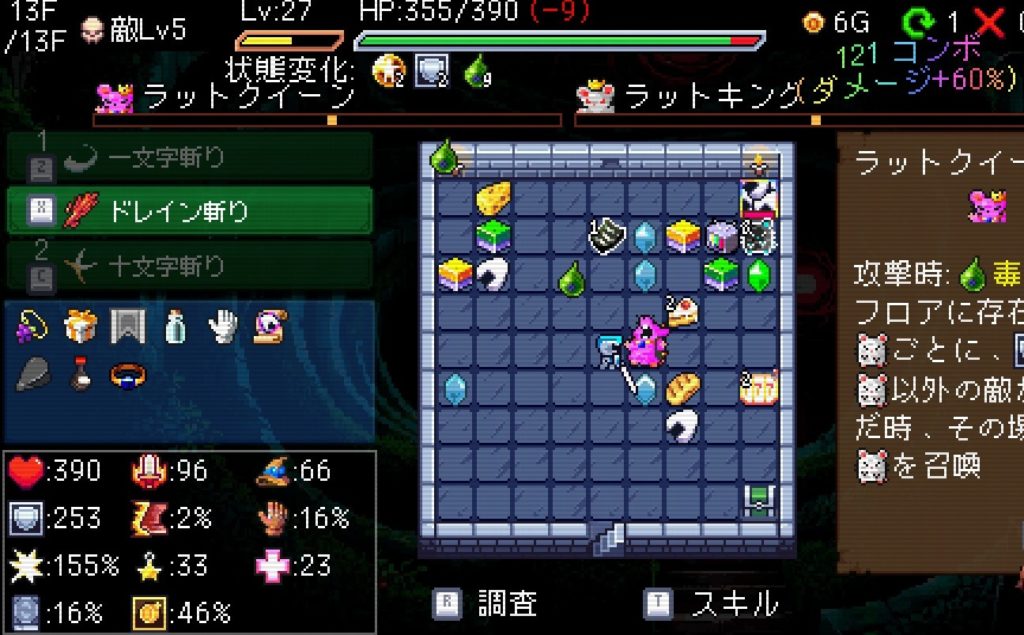Choose the 十文字斬り skill
This screenshot has height=635, width=1024.
click(189, 265)
